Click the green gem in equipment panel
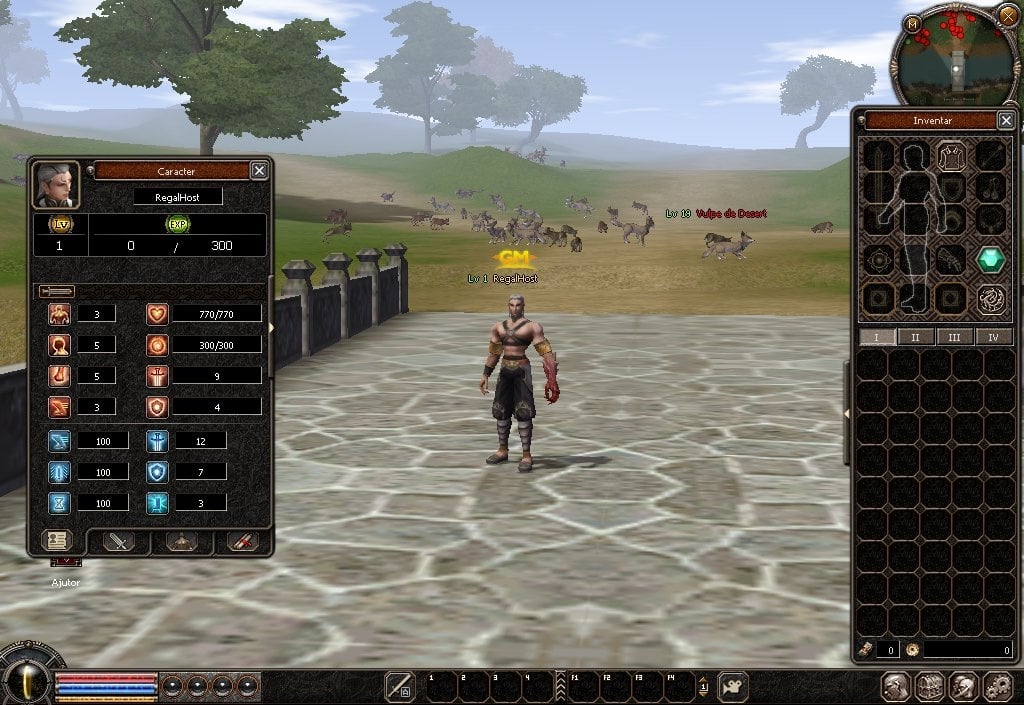 click(990, 259)
